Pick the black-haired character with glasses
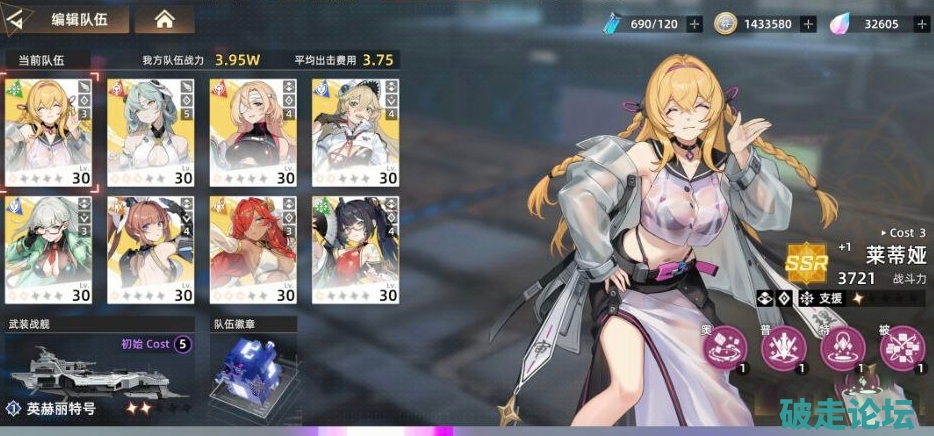934x436 pixels. [354, 249]
